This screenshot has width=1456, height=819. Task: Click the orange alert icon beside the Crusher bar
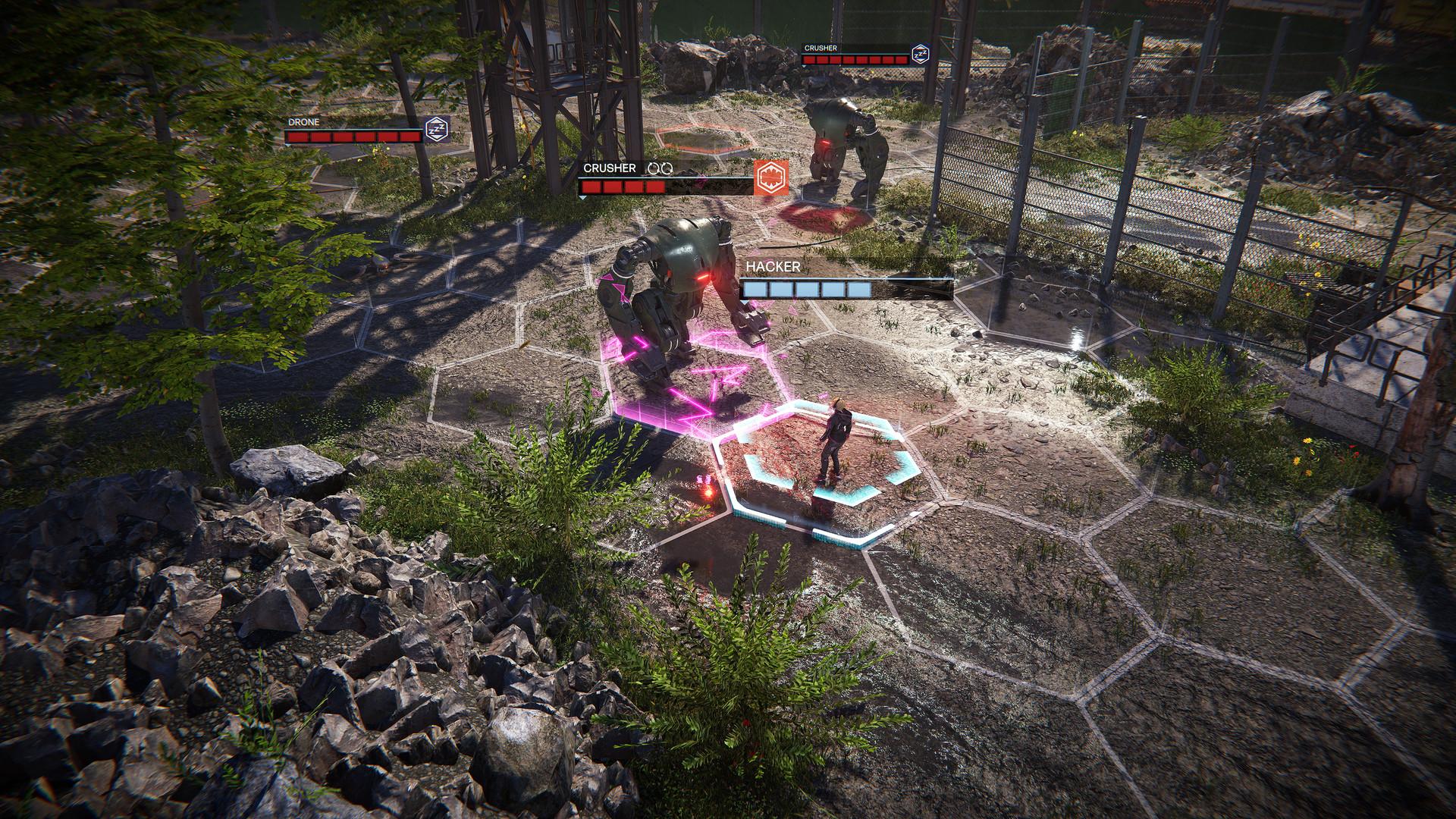770,177
